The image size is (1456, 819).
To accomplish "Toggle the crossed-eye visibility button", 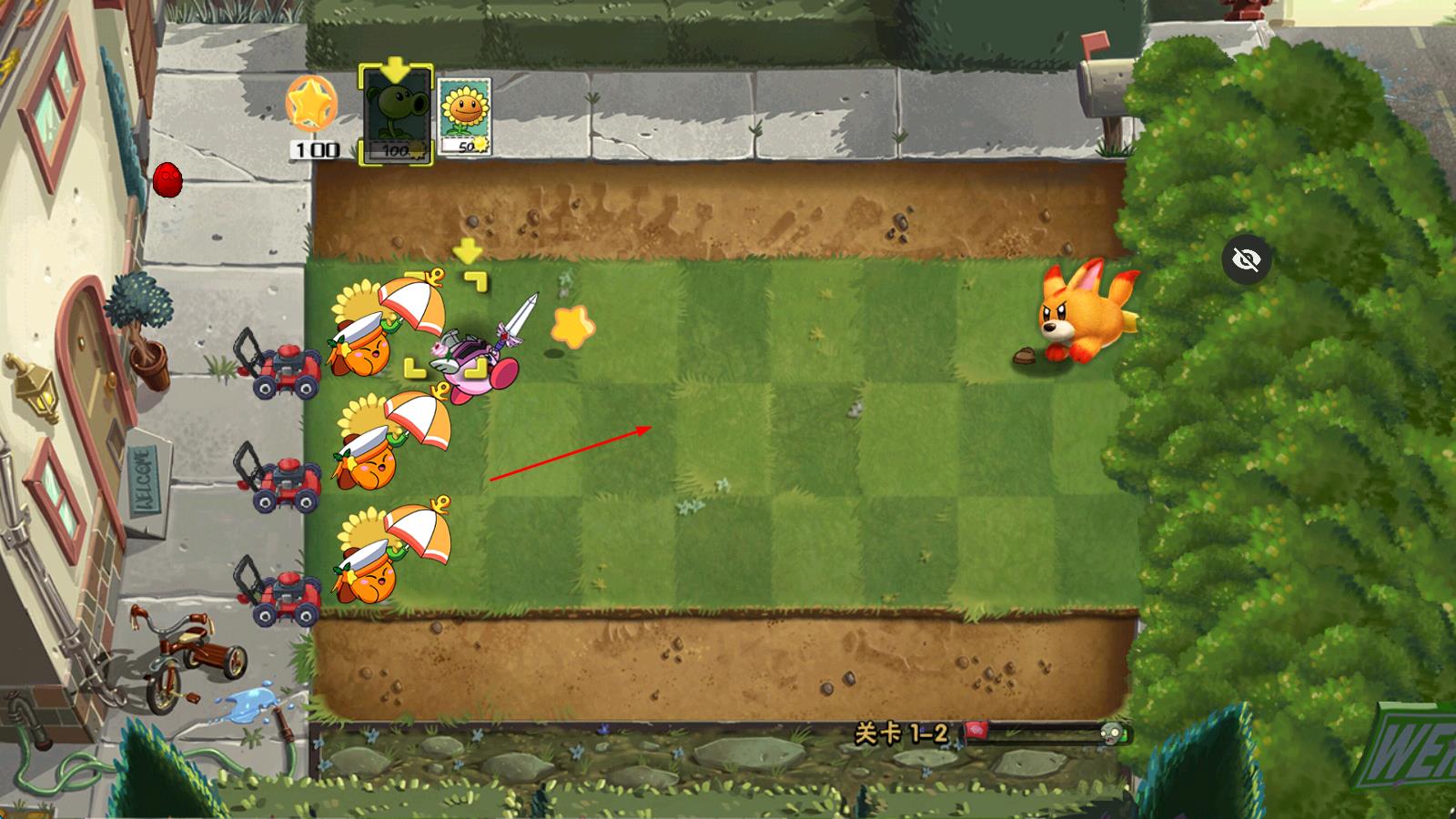I will click(x=1247, y=260).
